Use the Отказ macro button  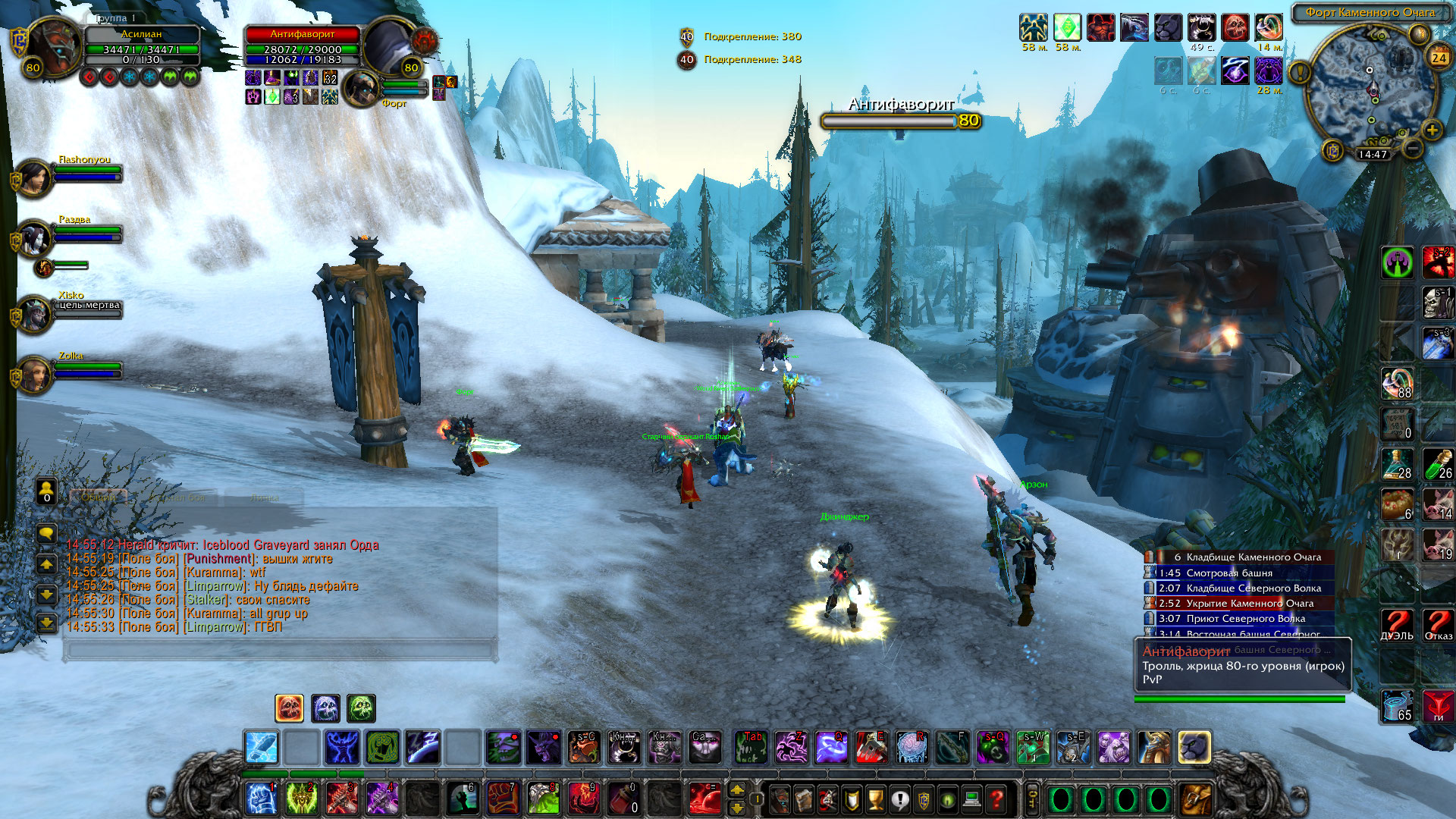tap(1438, 625)
